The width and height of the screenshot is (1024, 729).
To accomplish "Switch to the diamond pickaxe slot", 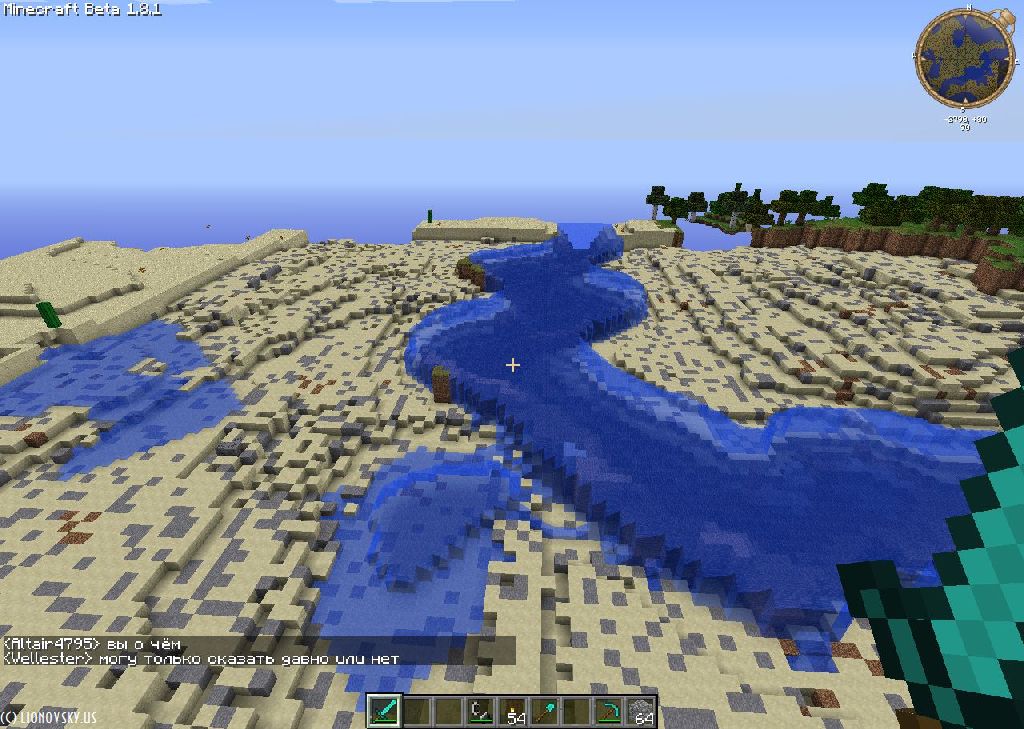I will tap(608, 711).
